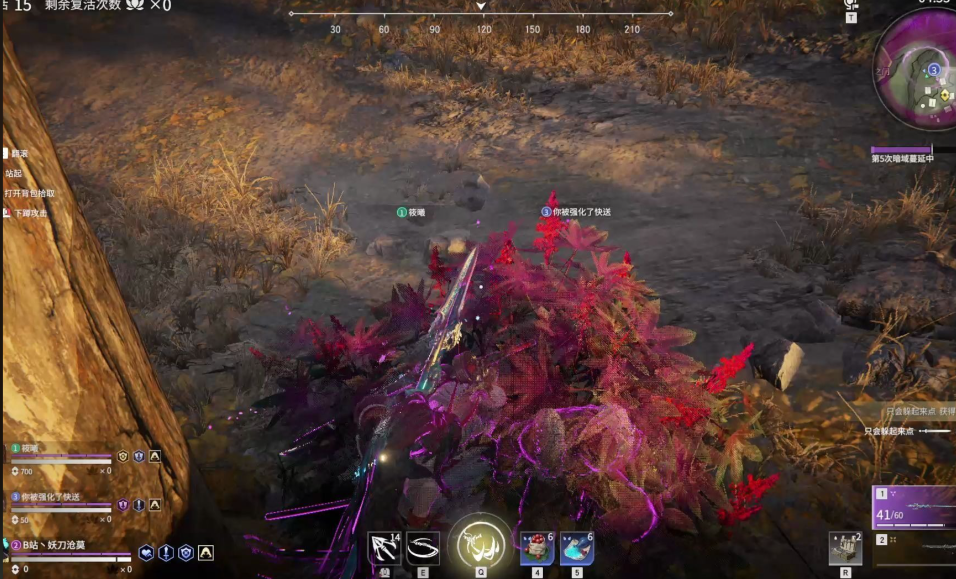The image size is (956, 579).
Task: Use the blue armor powder item
Action: pyautogui.click(x=577, y=548)
